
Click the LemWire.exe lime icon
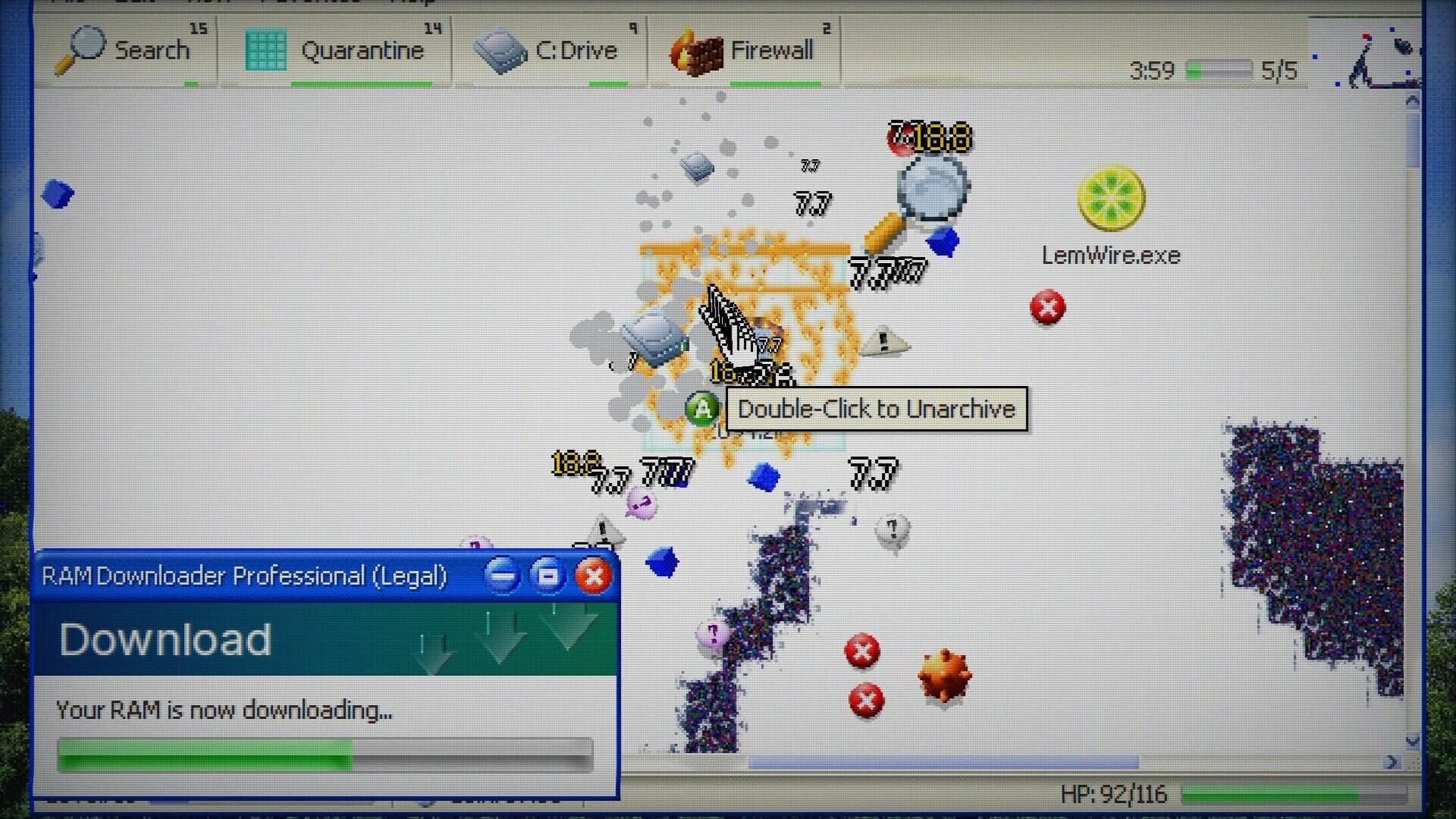pos(1110,197)
